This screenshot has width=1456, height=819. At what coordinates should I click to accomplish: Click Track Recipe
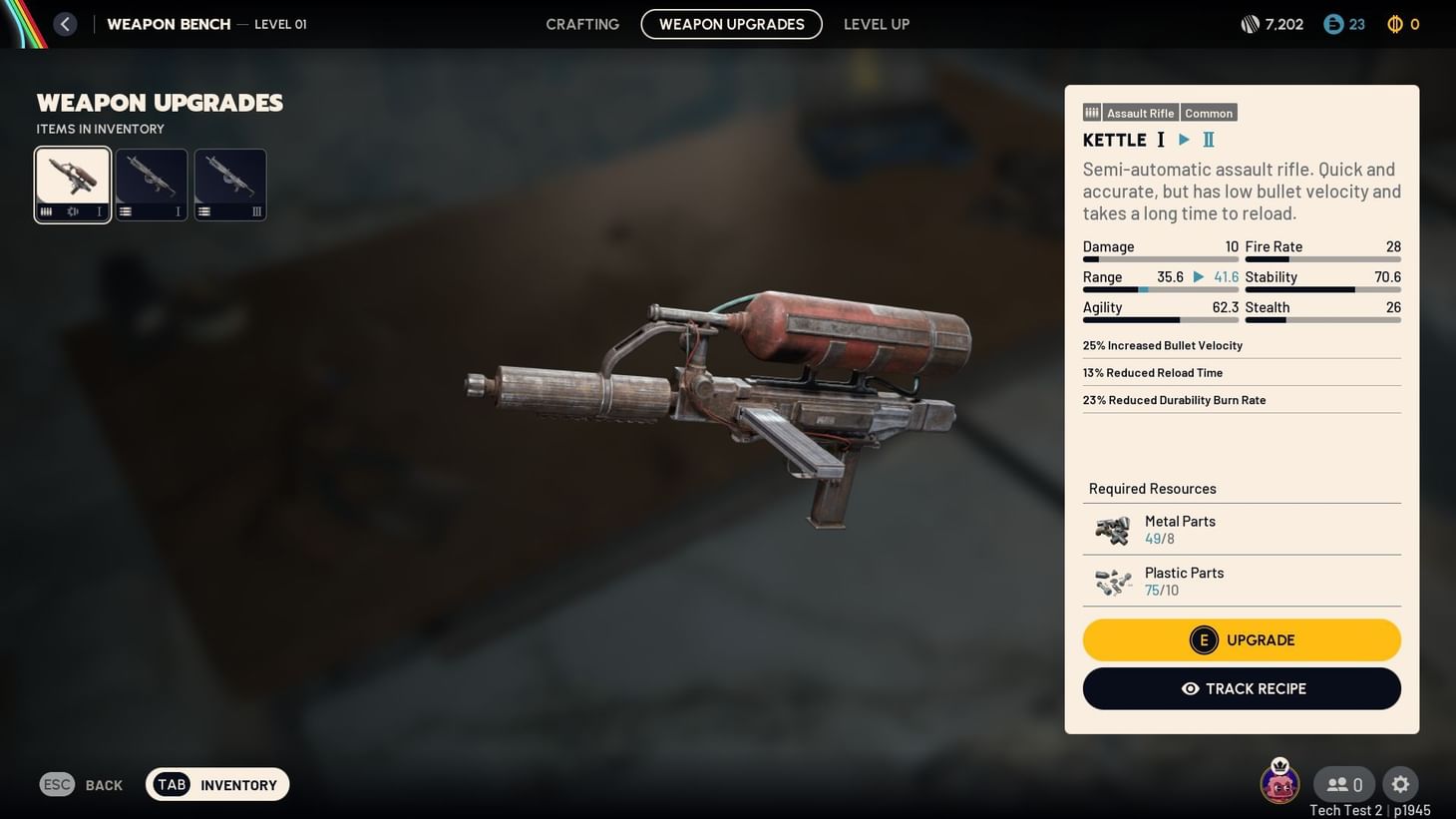pos(1242,688)
